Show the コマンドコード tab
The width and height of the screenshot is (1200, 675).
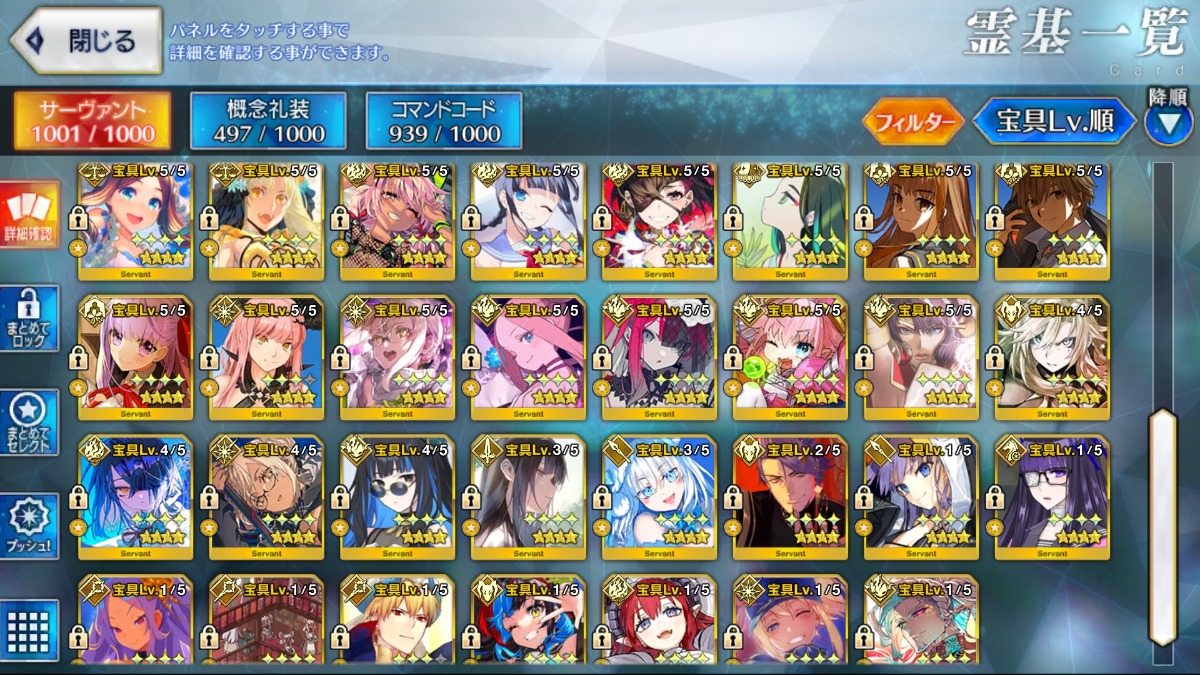coord(444,121)
